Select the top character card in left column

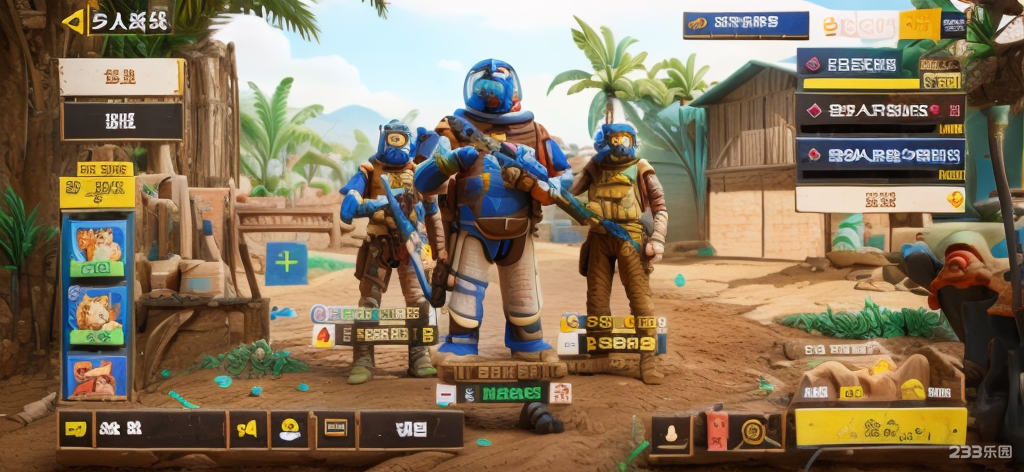click(97, 248)
